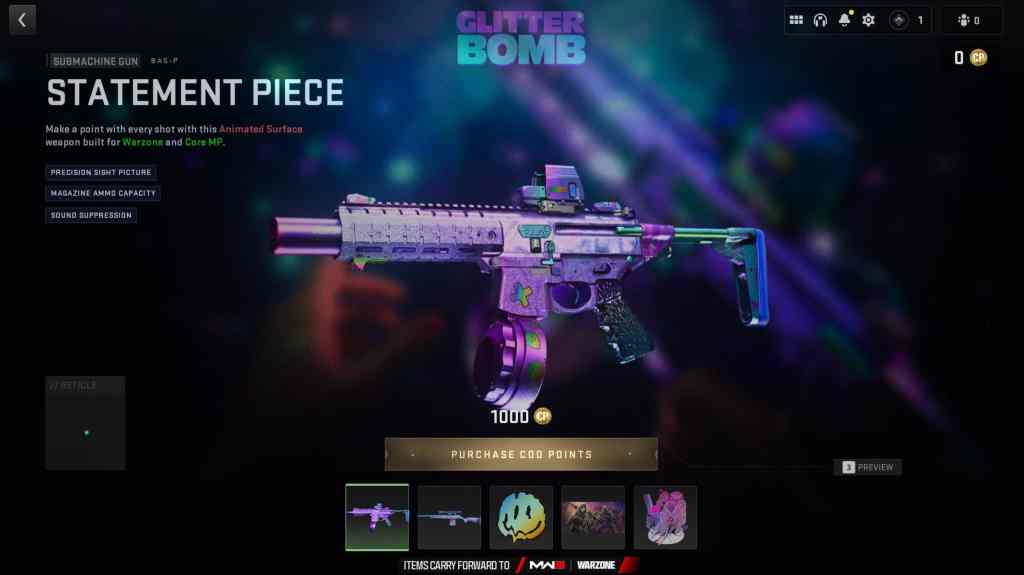Image resolution: width=1024 pixels, height=575 pixels.
Task: Open the gear settings menu
Action: pyautogui.click(x=868, y=20)
